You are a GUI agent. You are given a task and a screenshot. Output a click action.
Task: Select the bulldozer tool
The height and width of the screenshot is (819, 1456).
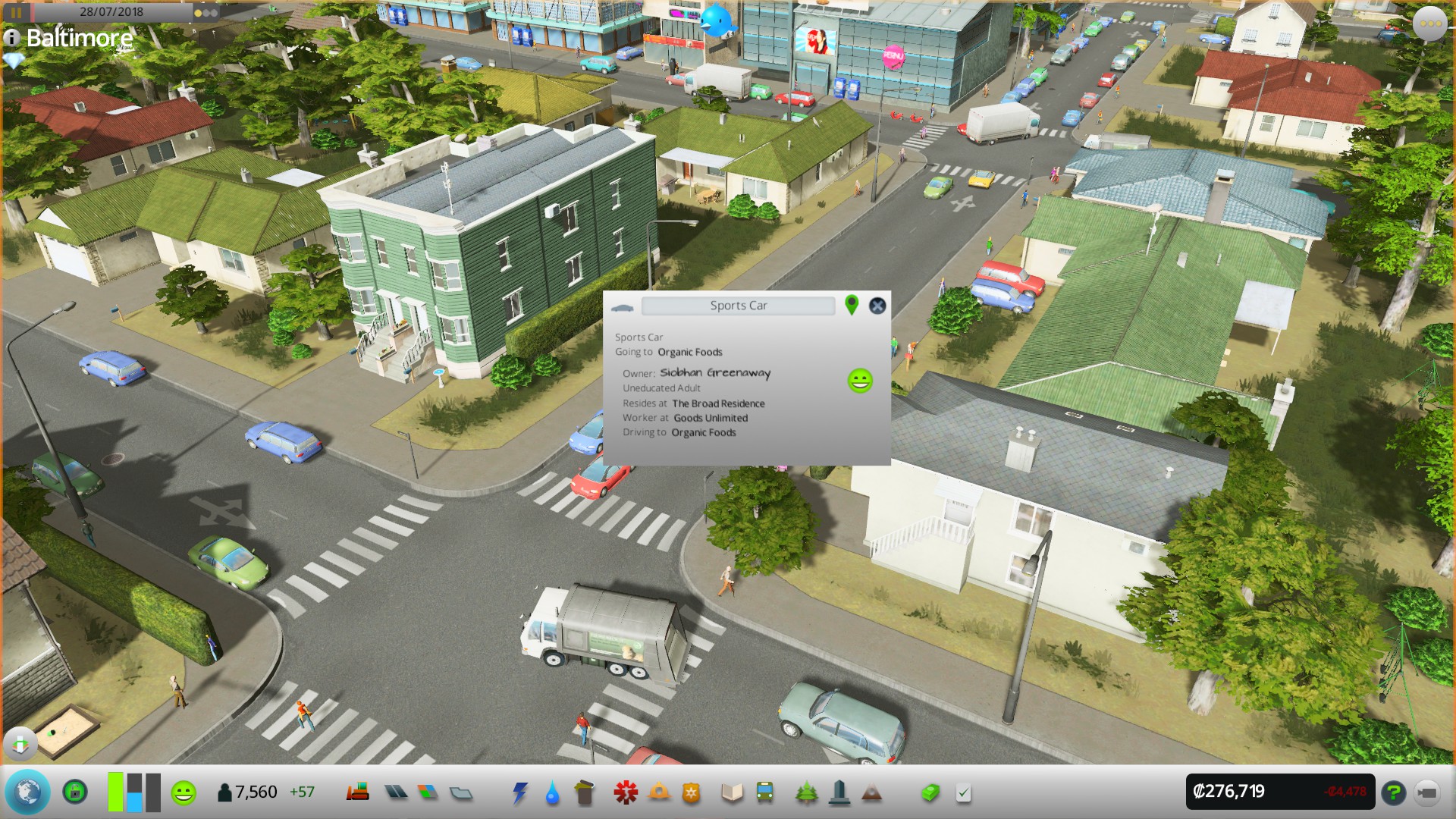point(1426,792)
